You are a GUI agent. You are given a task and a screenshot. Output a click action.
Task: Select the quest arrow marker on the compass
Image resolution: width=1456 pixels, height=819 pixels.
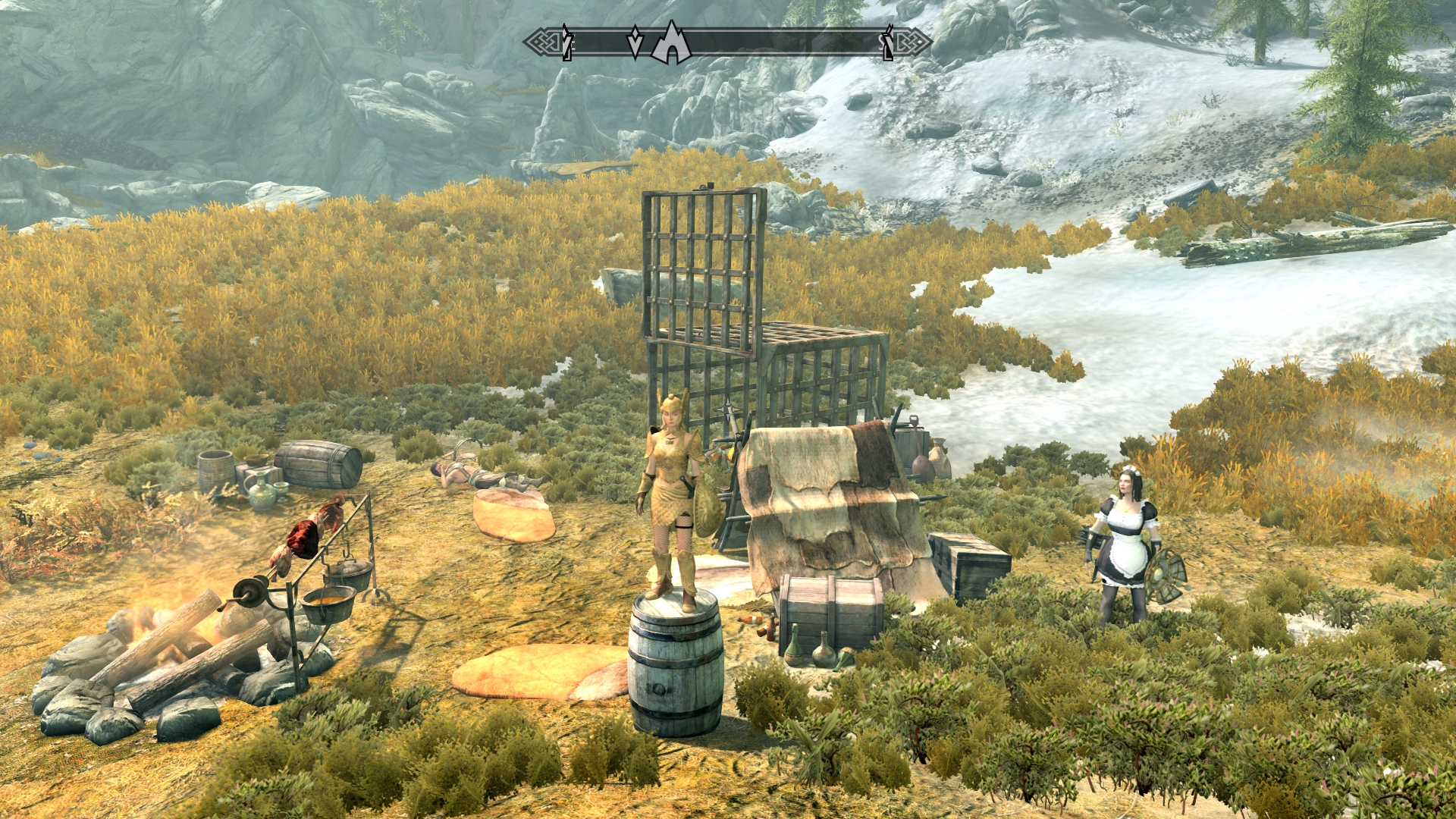[635, 43]
